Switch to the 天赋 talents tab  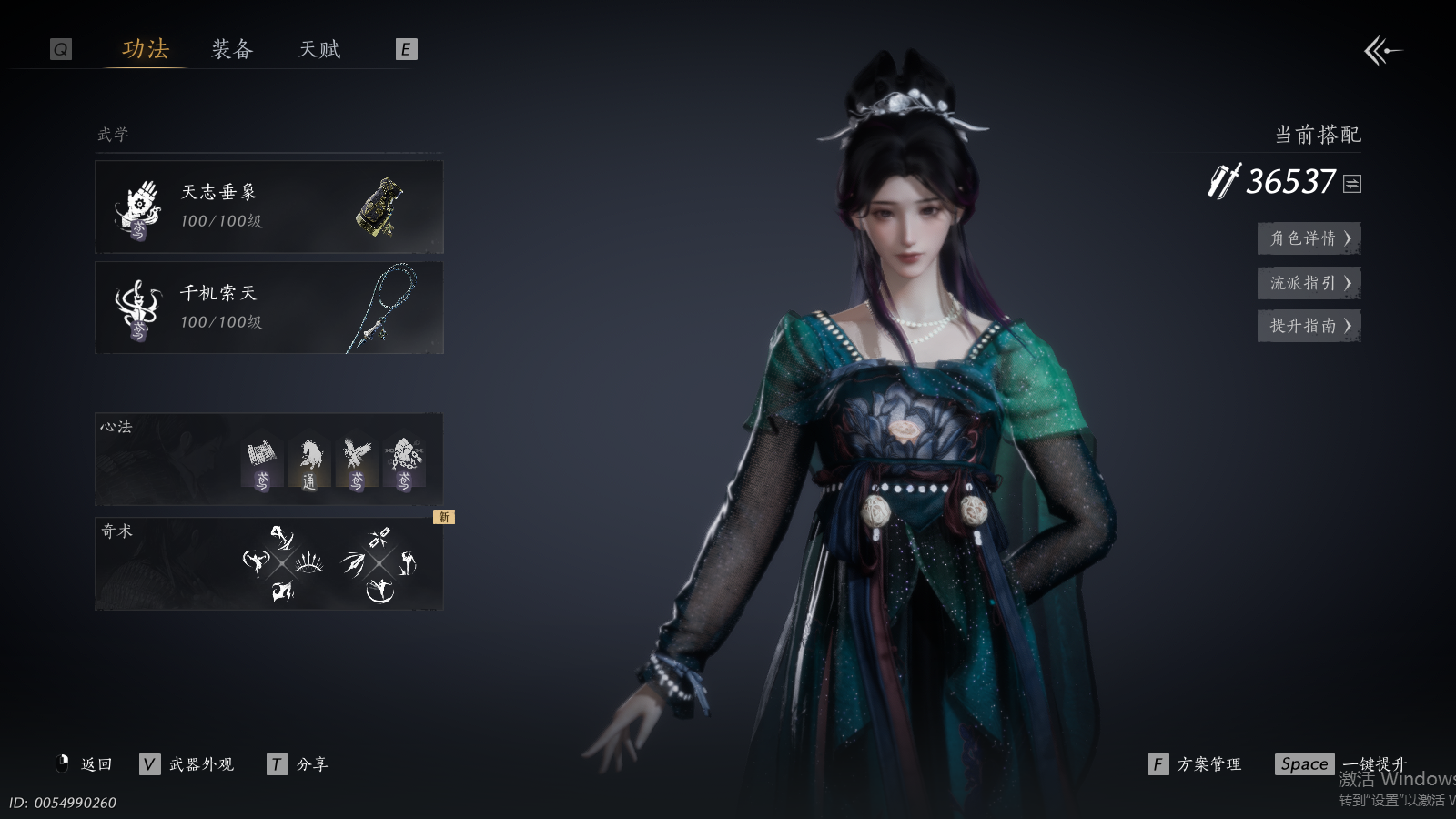pyautogui.click(x=319, y=49)
